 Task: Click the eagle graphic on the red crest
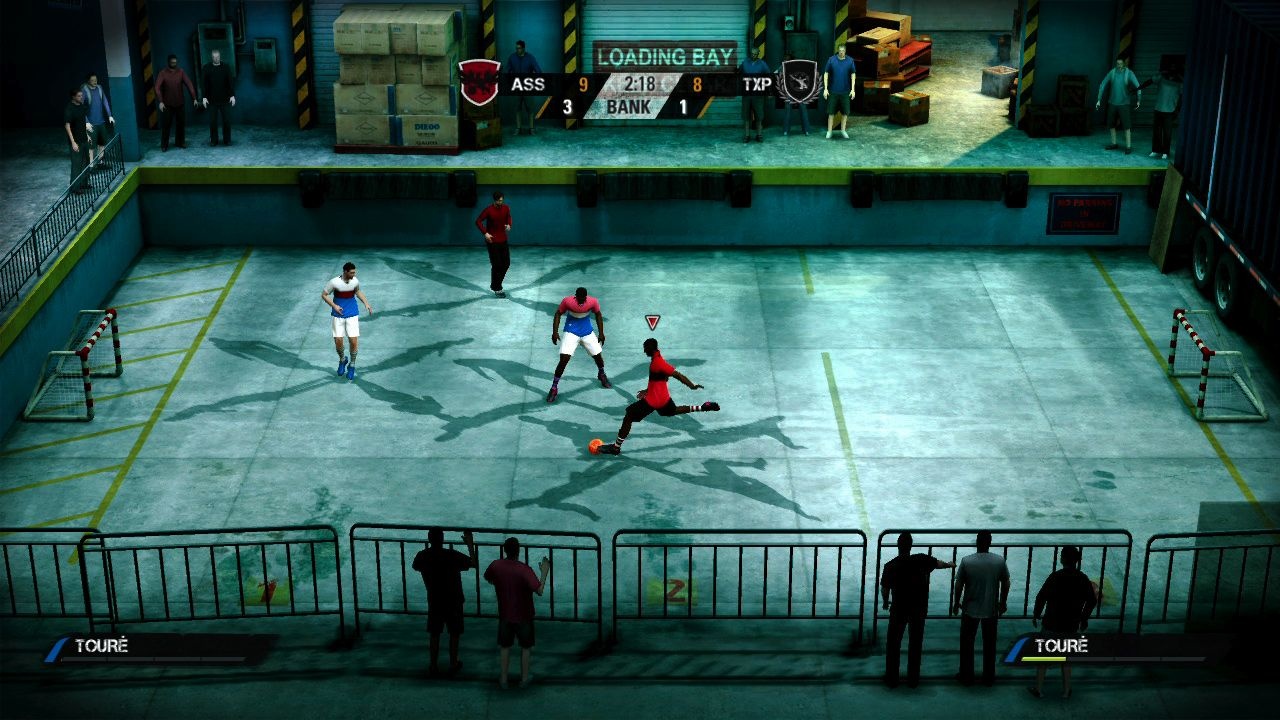coord(480,80)
